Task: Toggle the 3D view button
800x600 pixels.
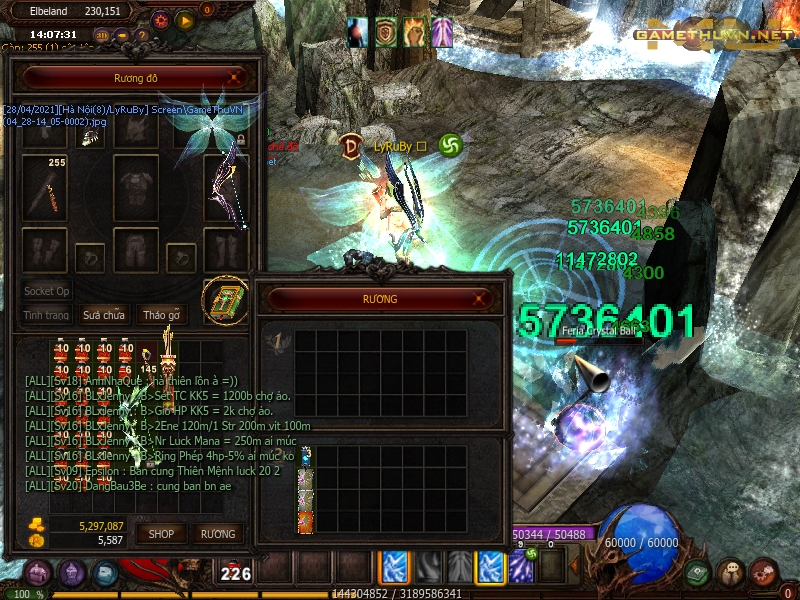Action: [101, 35]
